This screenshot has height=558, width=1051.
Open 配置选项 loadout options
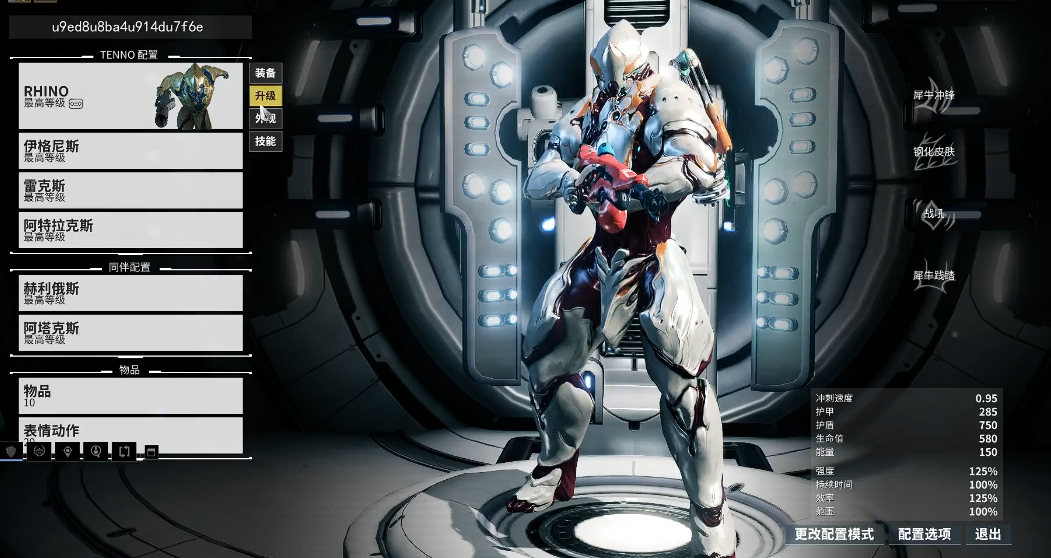click(x=924, y=535)
